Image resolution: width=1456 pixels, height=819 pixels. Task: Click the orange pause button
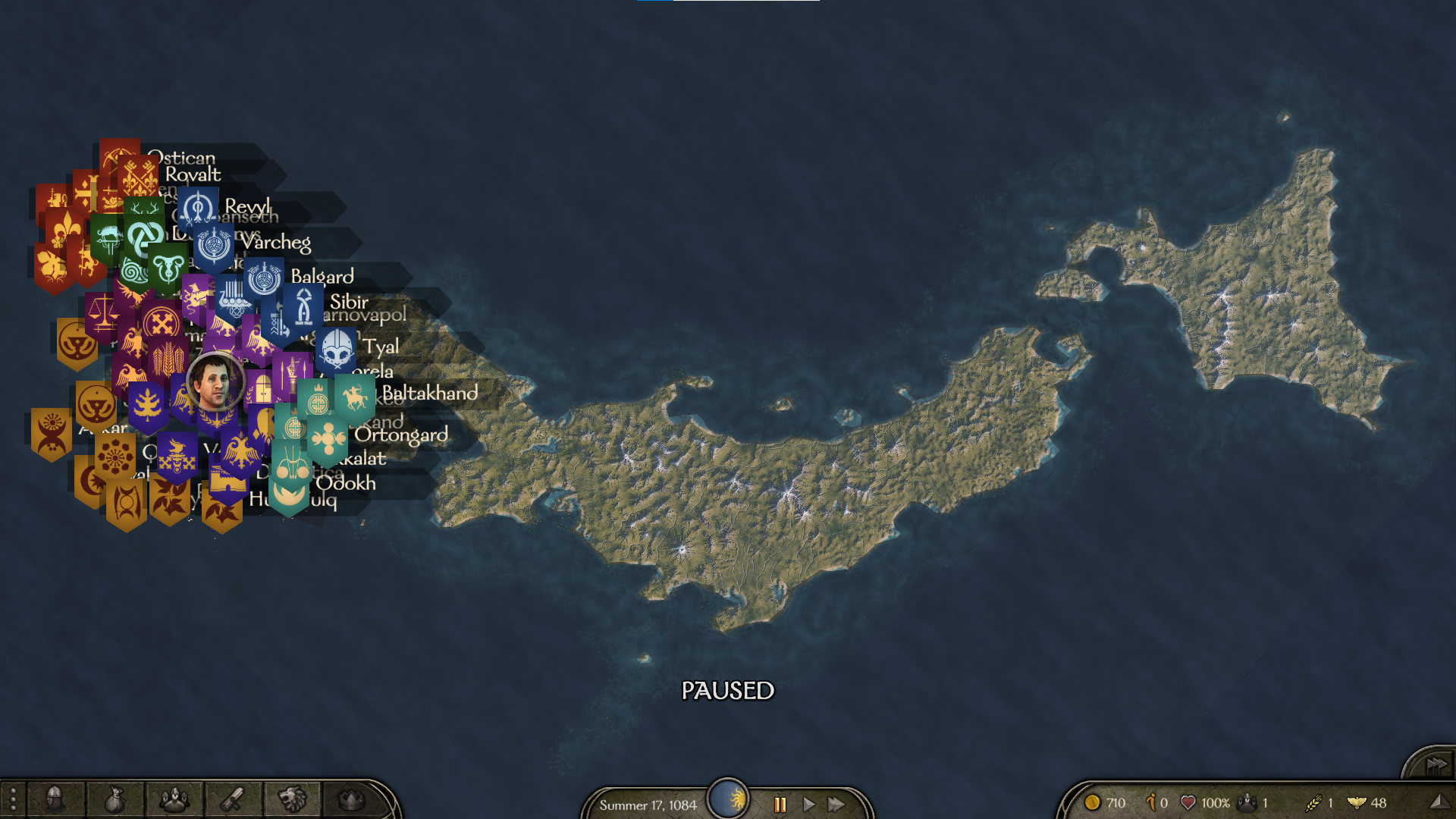click(780, 804)
